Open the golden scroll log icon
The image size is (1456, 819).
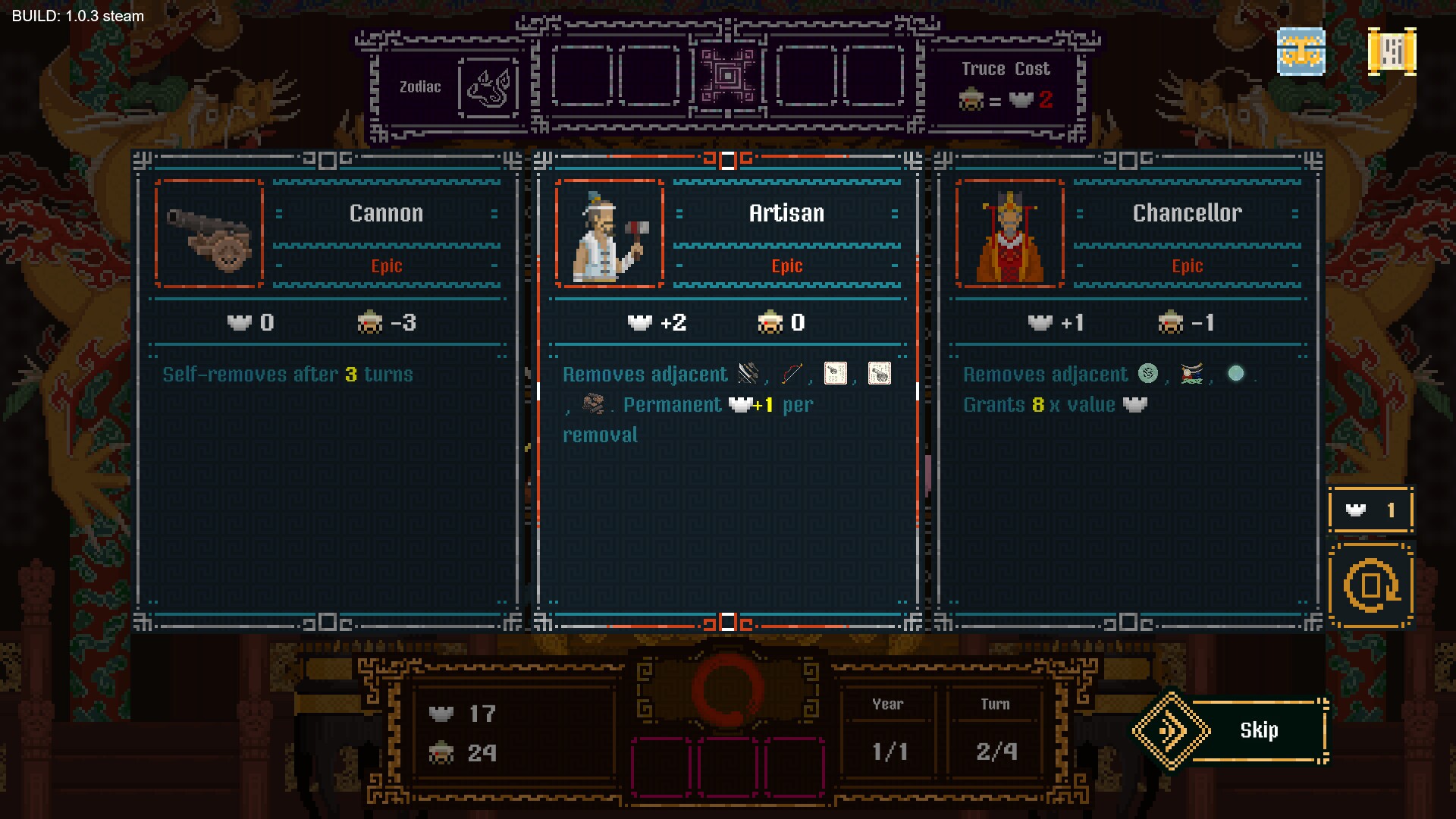click(1392, 51)
